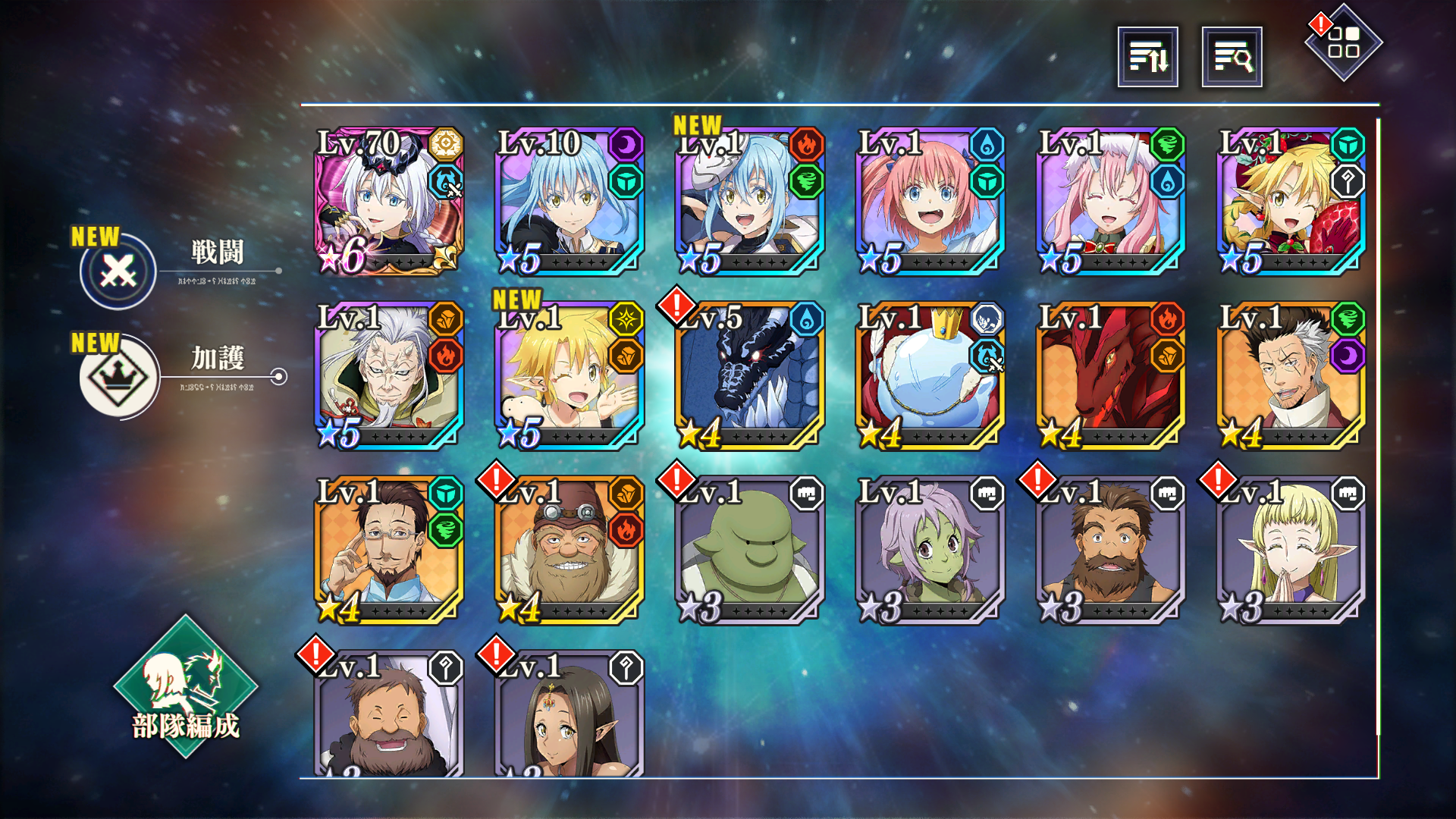Pick the blonde elf praying card
The image size is (1456, 819).
click(x=1291, y=551)
